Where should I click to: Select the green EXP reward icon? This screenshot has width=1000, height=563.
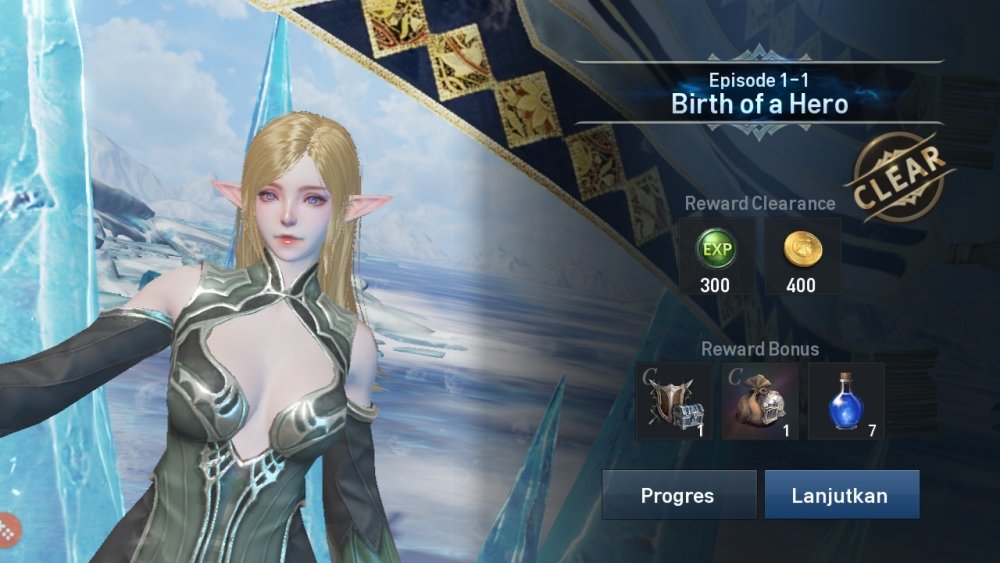point(715,251)
